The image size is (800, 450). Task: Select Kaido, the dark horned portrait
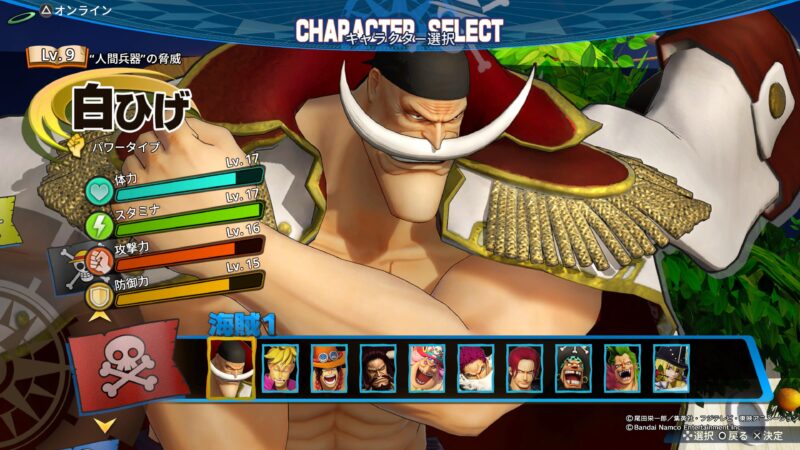pyautogui.click(x=377, y=368)
